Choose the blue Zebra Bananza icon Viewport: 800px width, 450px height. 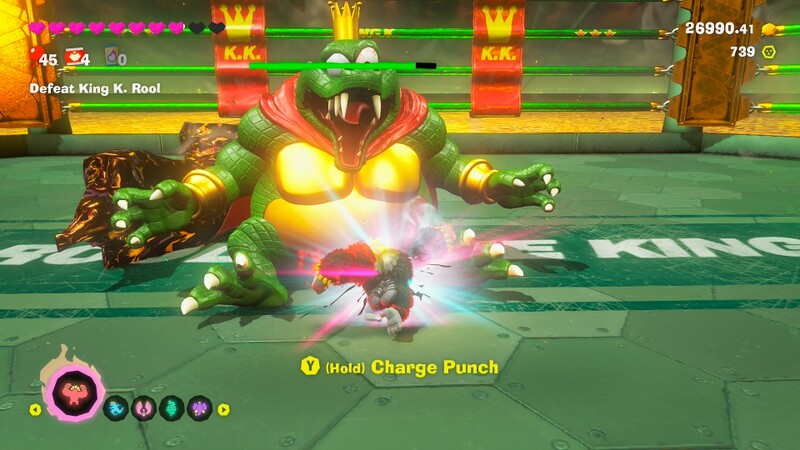click(117, 409)
